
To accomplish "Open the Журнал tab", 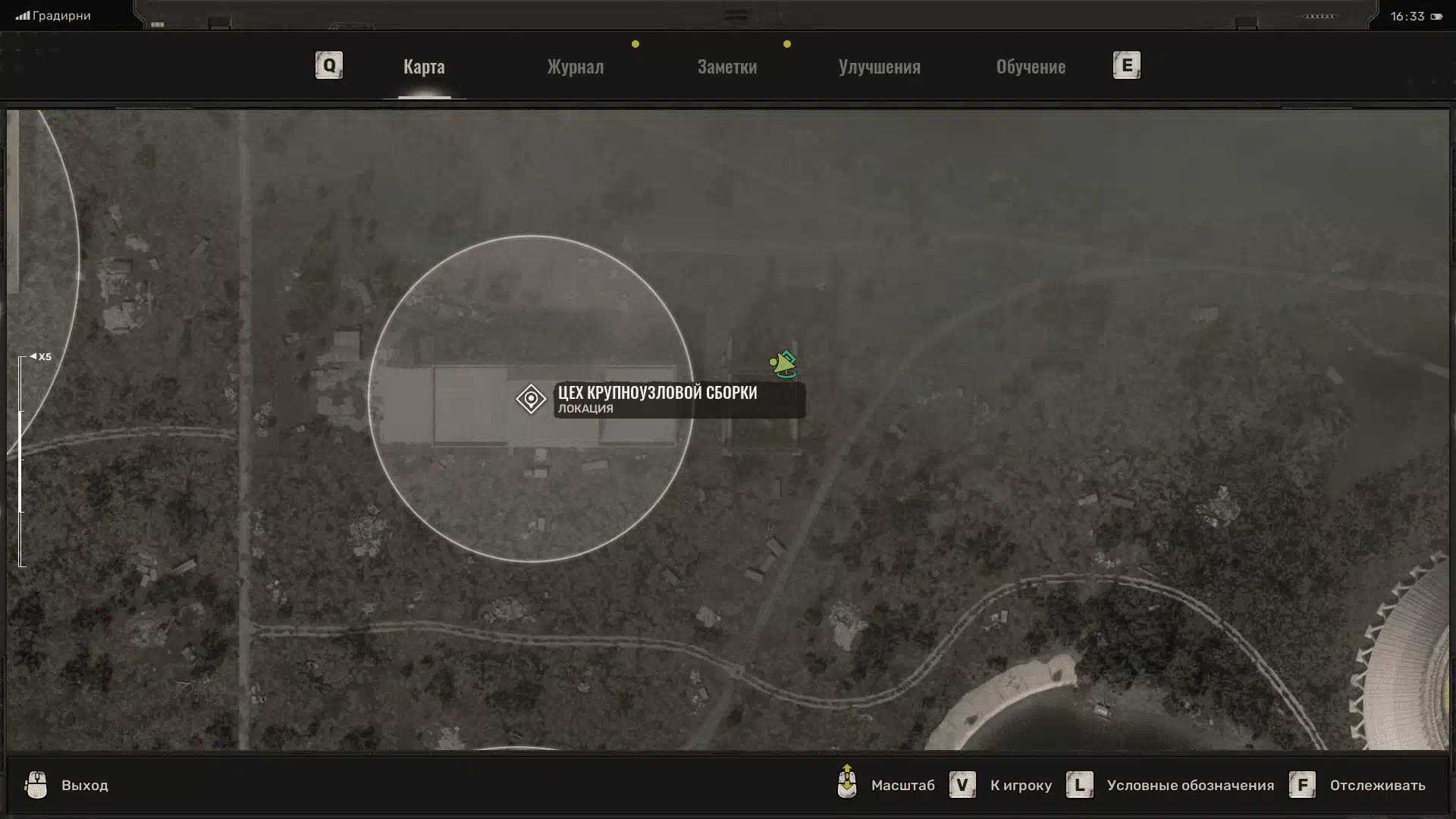I will click(576, 67).
